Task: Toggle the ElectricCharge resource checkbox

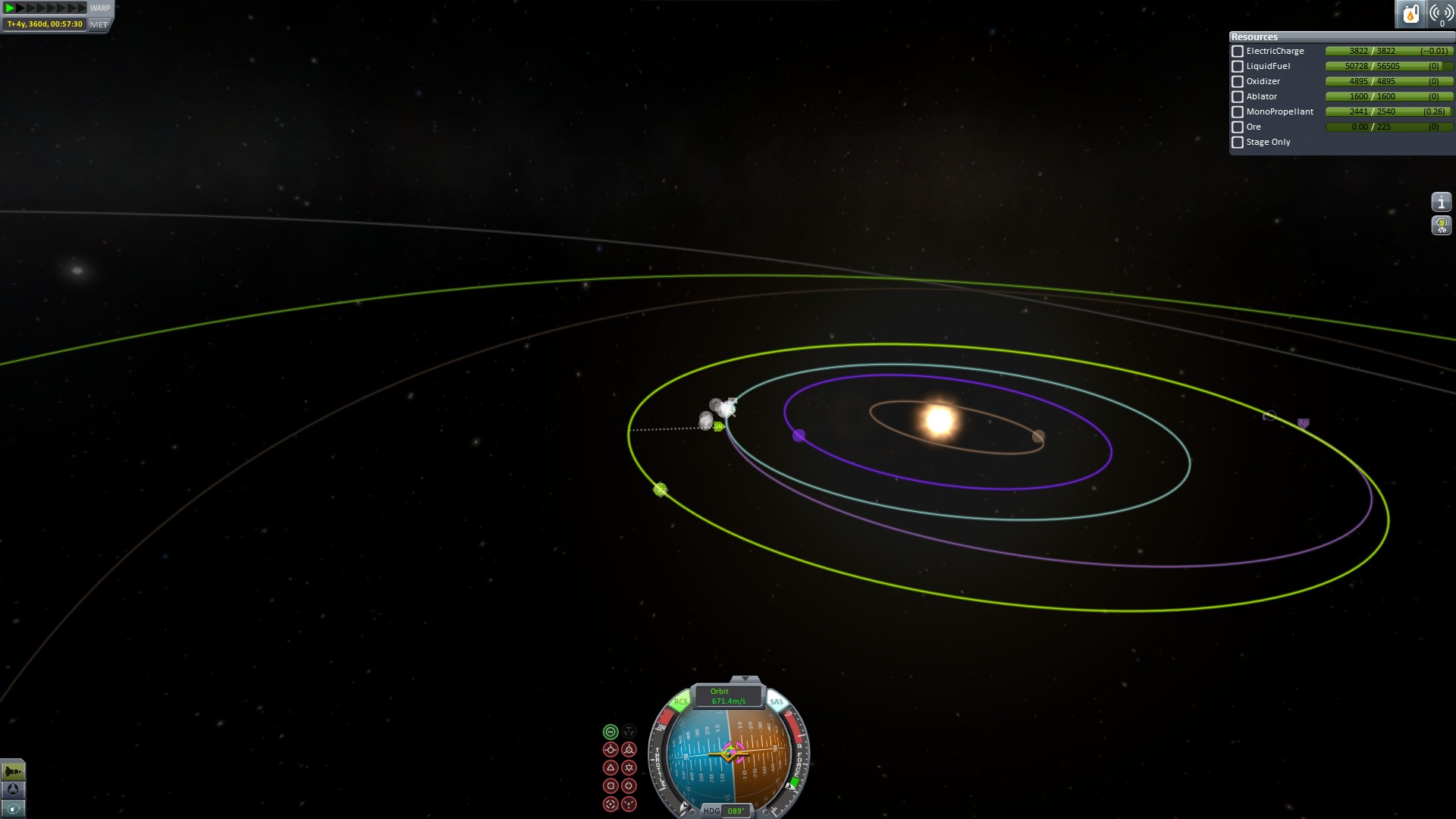Action: point(1238,52)
